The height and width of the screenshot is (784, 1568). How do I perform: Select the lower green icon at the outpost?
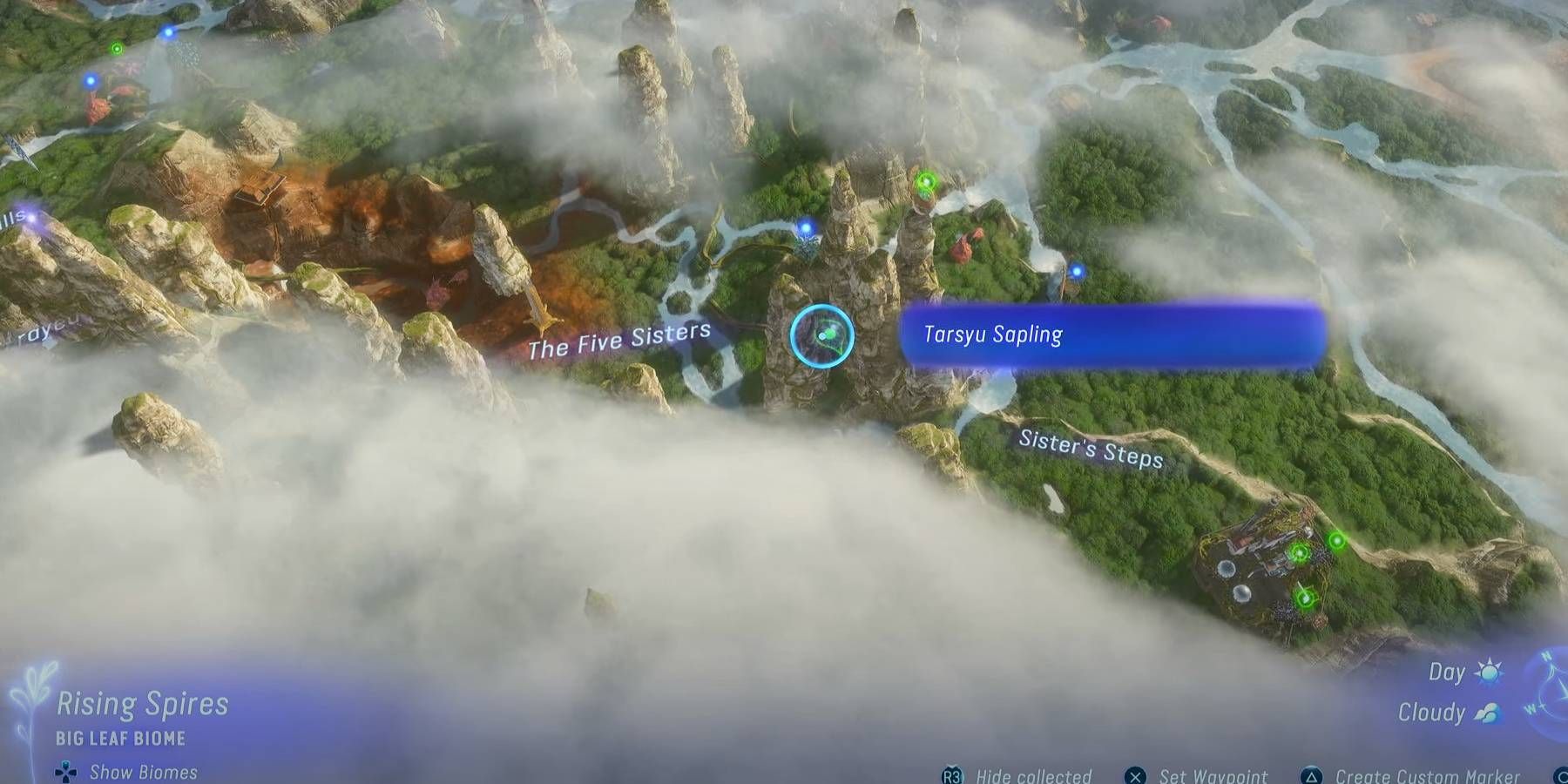[x=1305, y=598]
